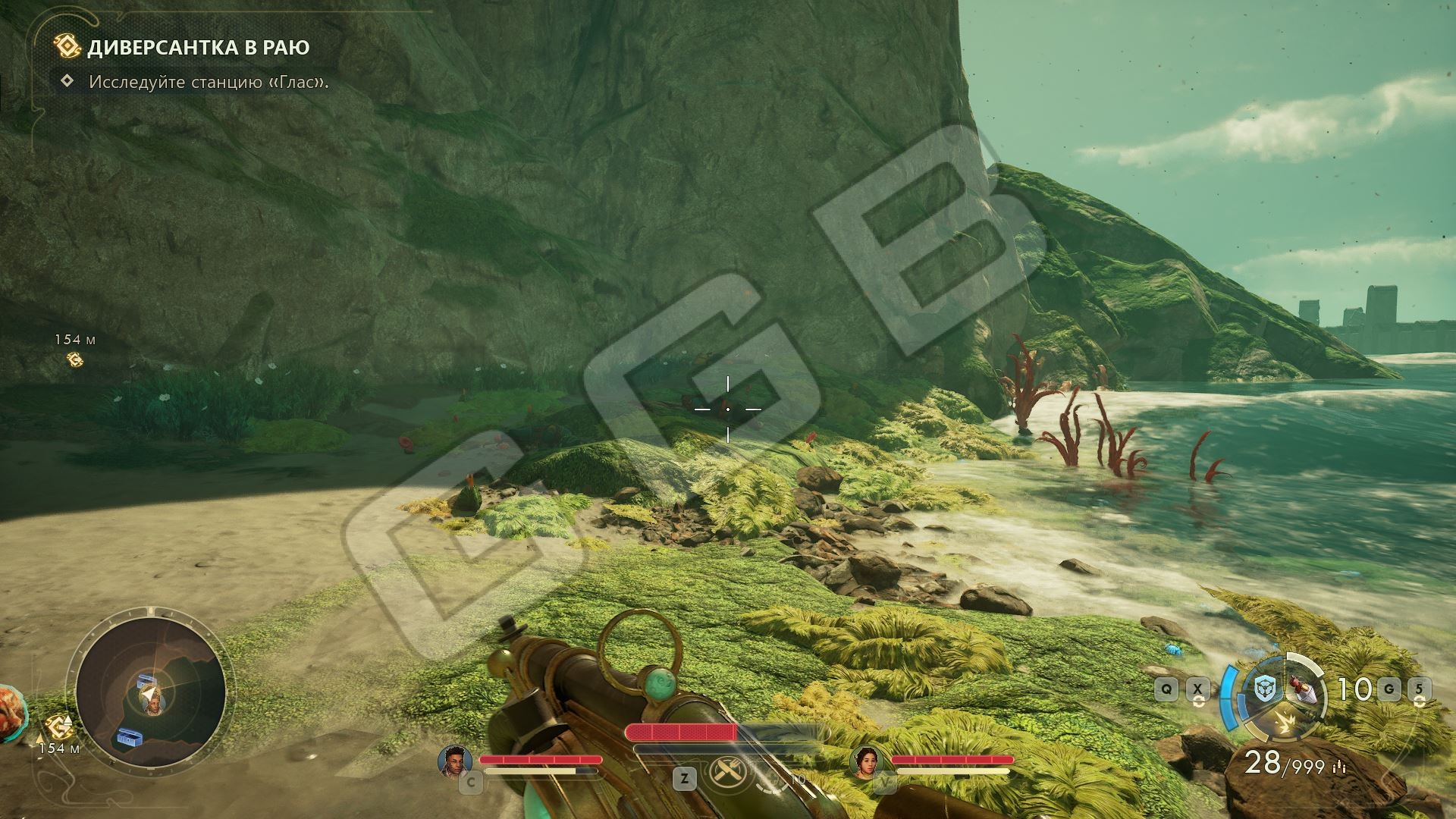Select the right companion portrait beside V
Viewport: 1456px width, 819px height.
coord(868,761)
